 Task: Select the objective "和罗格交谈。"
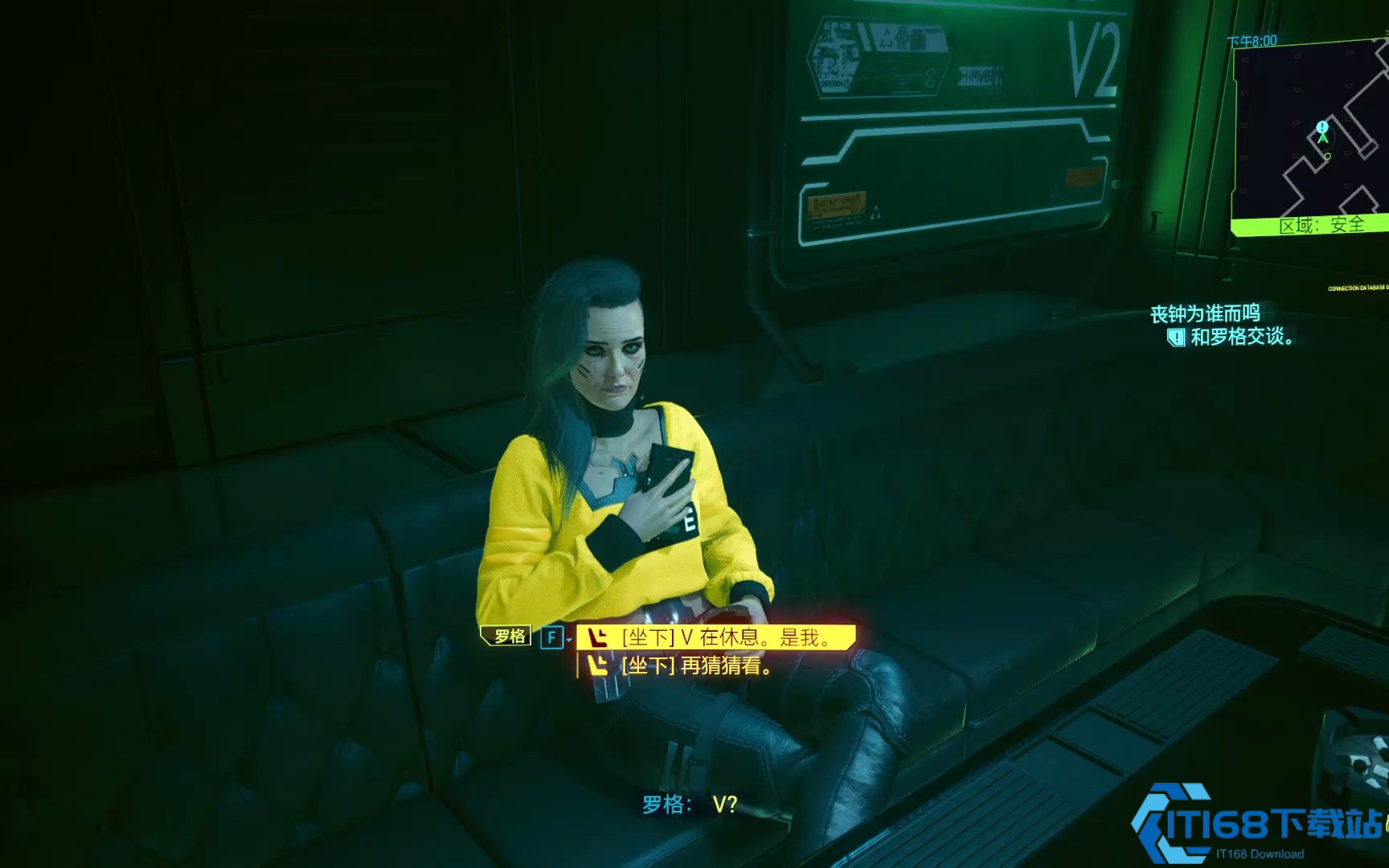[1240, 337]
